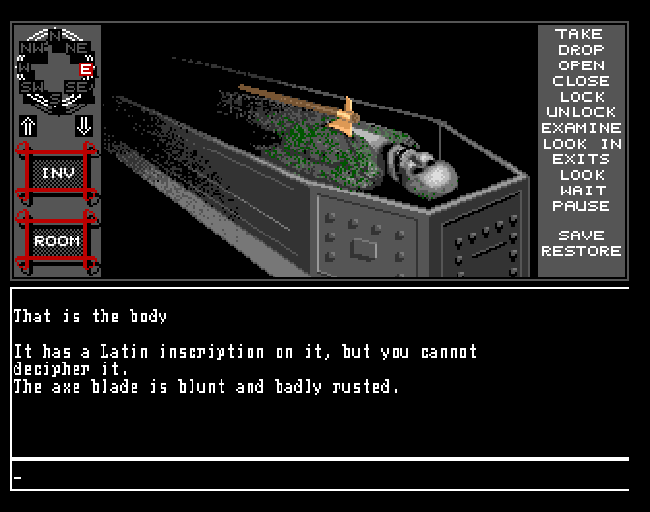Click the up arrow below the compass
The width and height of the screenshot is (650, 512).
(29, 126)
